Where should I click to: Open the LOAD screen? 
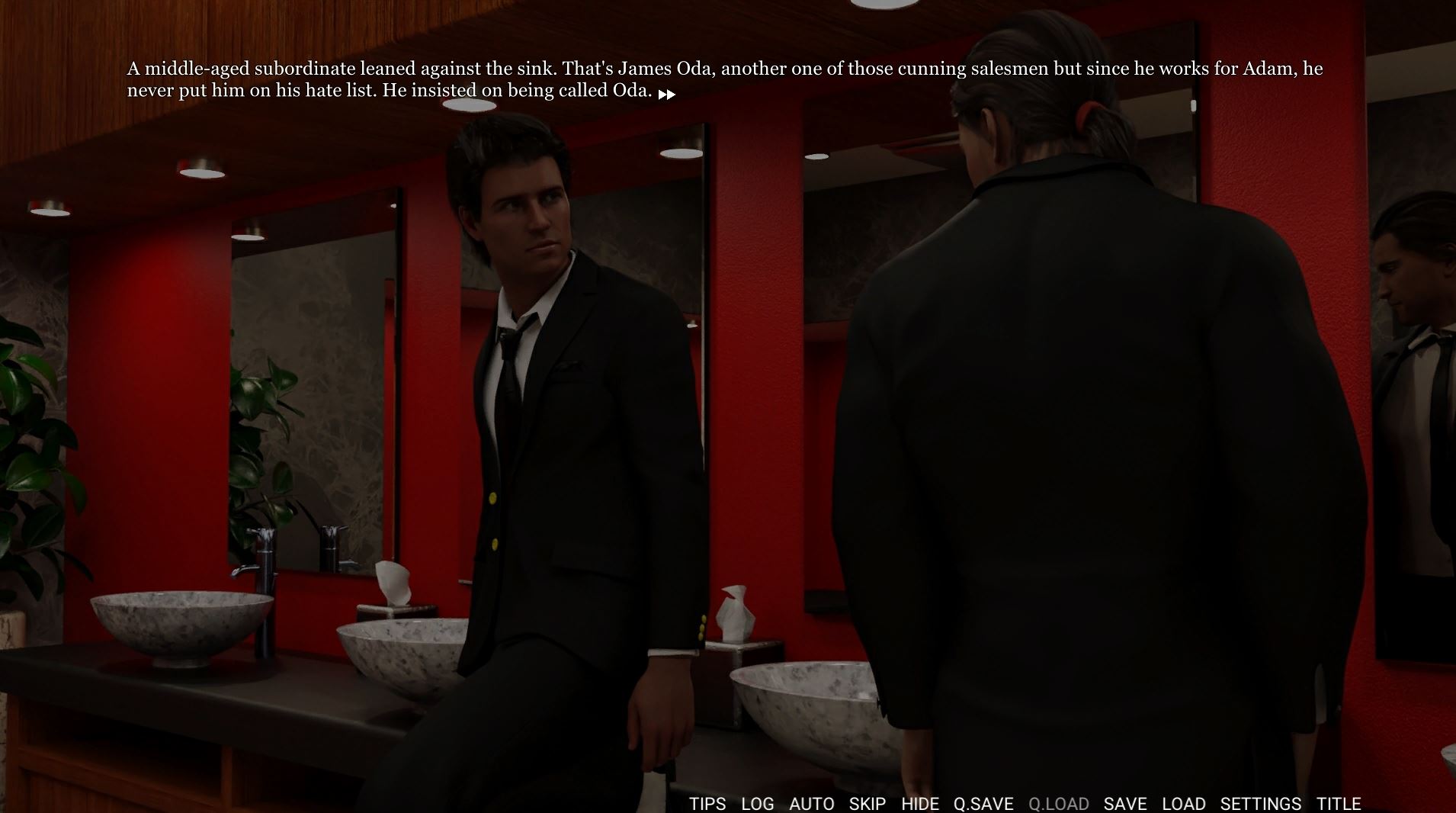(x=1183, y=804)
